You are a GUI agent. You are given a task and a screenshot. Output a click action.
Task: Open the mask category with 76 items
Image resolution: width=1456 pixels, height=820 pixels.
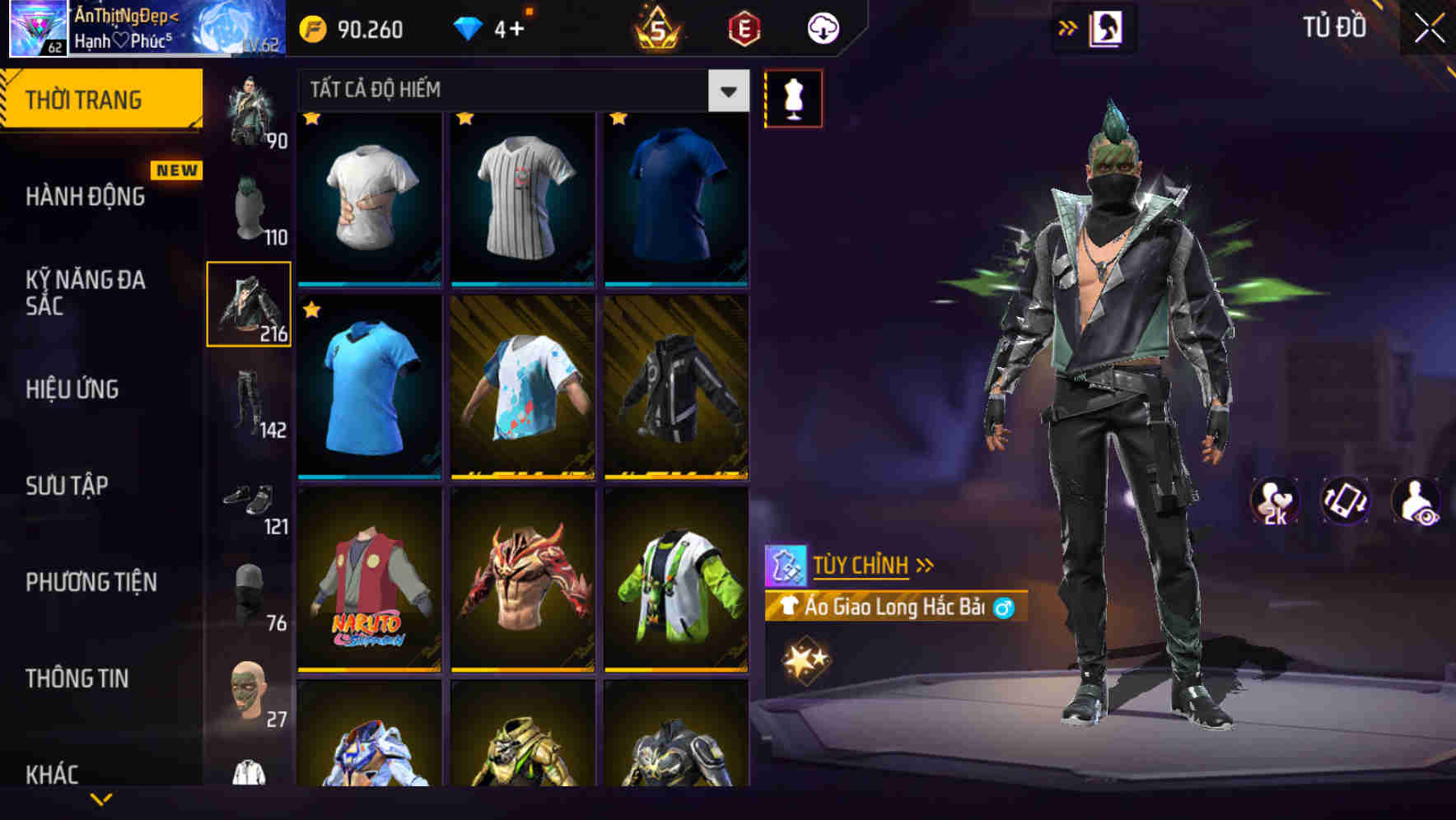click(249, 593)
